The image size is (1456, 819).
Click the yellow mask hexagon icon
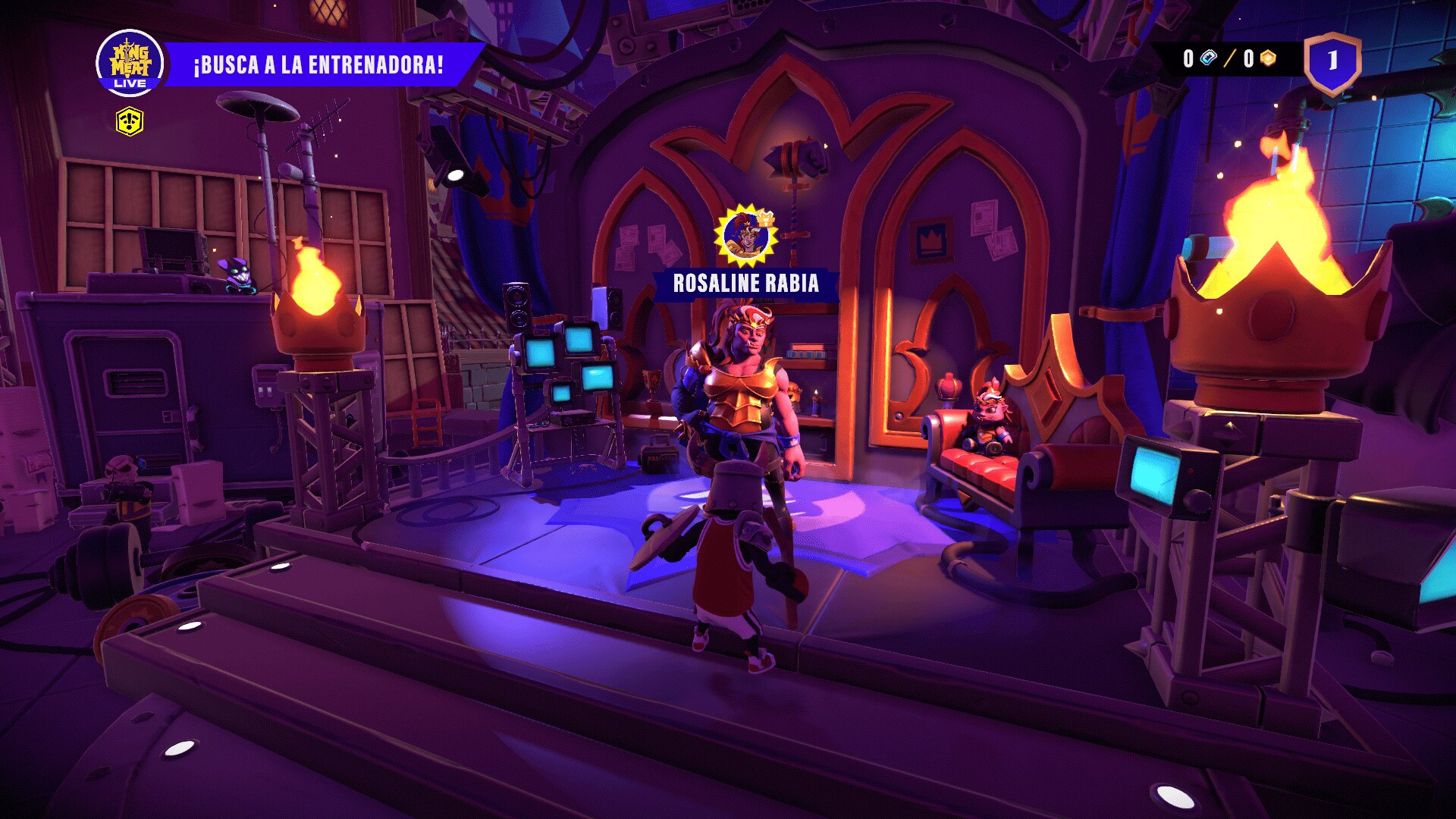point(130,121)
